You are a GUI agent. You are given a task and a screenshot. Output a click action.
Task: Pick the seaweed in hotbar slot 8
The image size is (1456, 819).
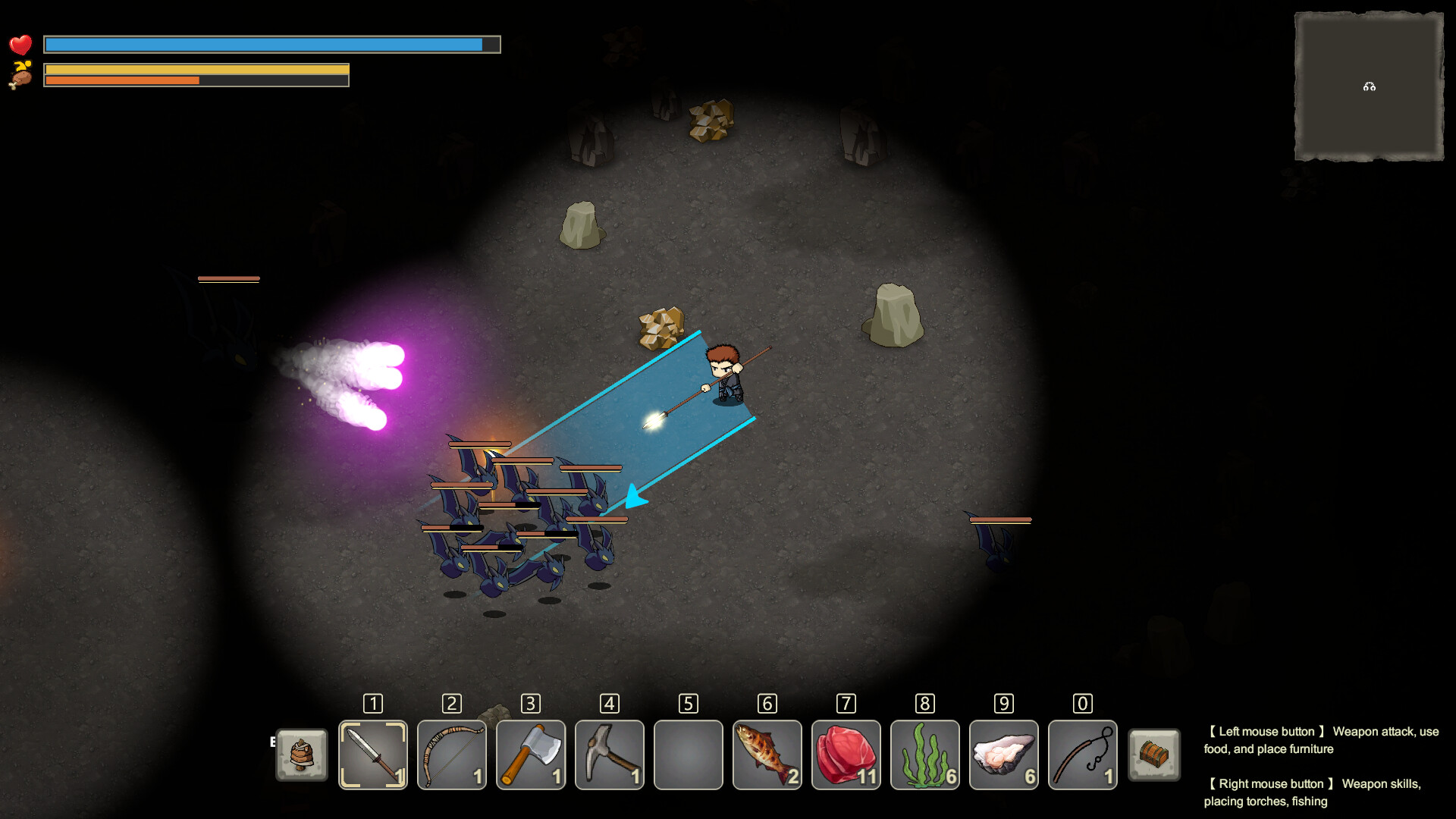tap(924, 755)
